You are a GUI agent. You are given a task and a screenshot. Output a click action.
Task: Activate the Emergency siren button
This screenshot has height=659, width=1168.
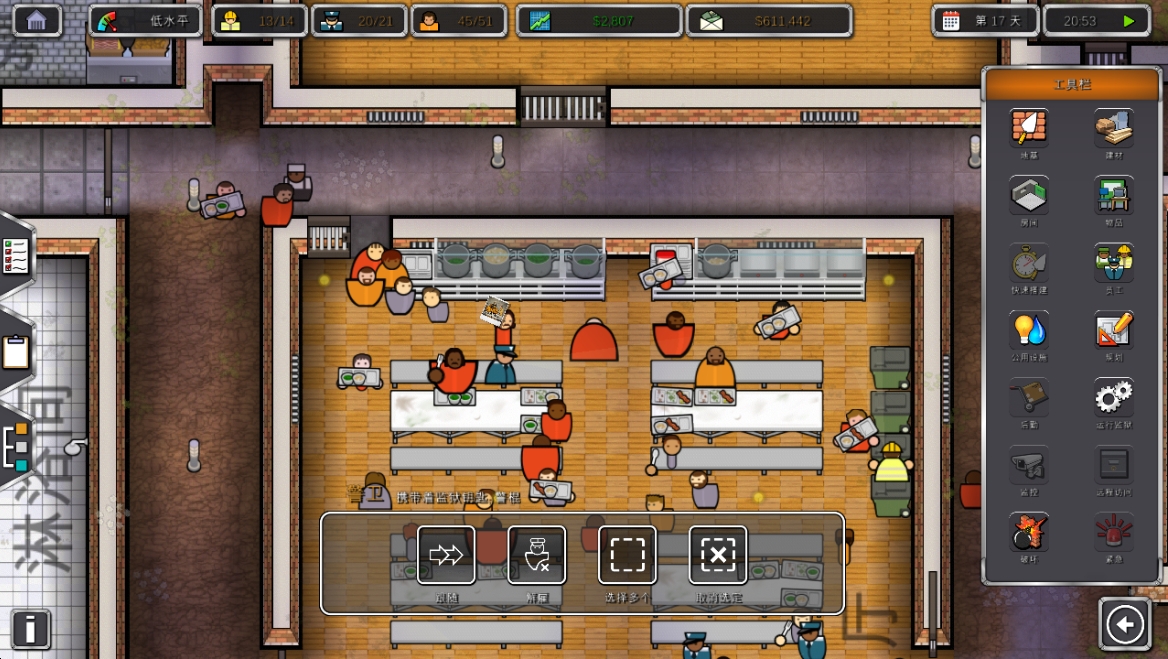tap(1113, 532)
